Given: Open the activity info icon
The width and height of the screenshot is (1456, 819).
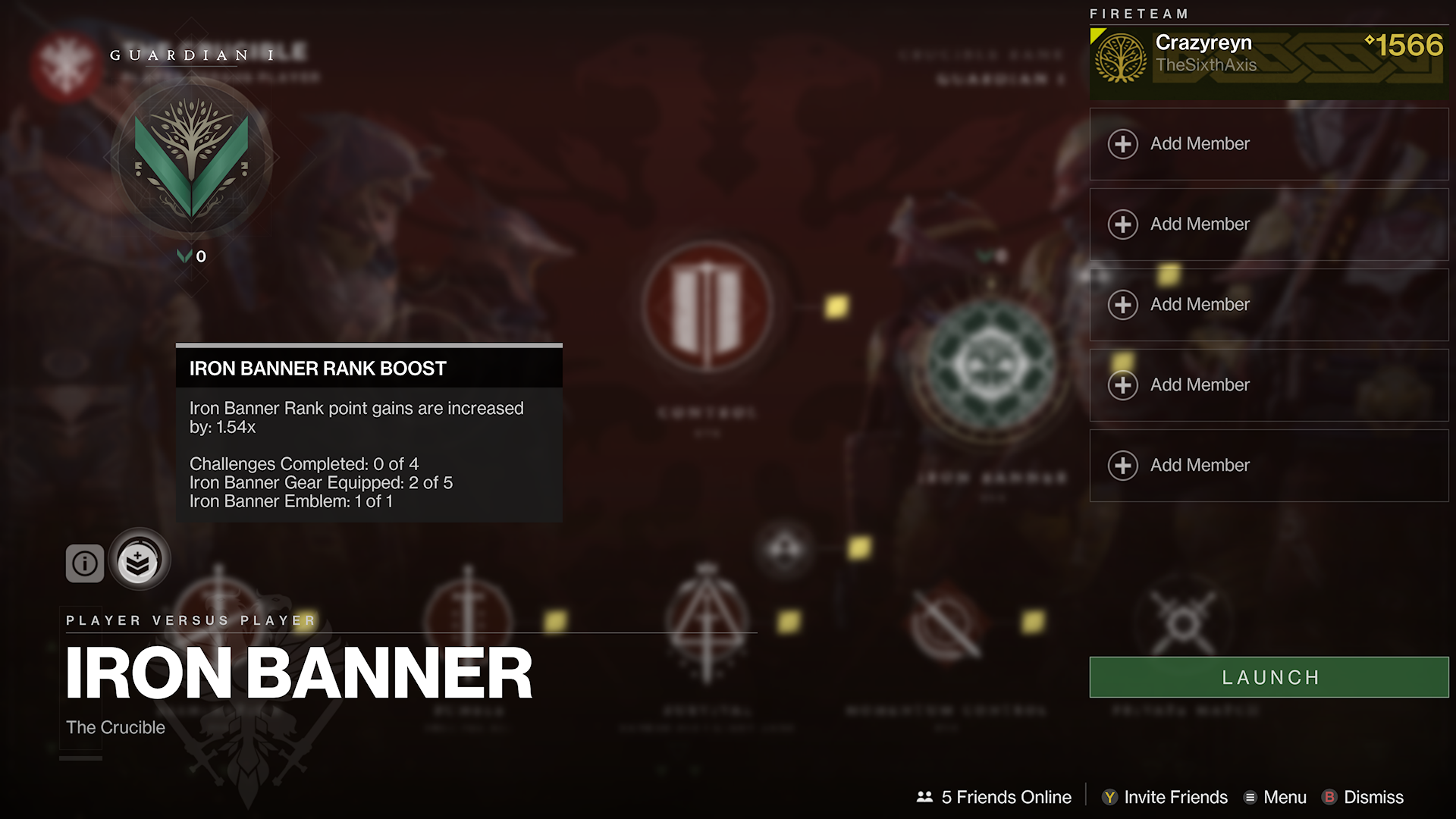Looking at the screenshot, I should point(84,563).
